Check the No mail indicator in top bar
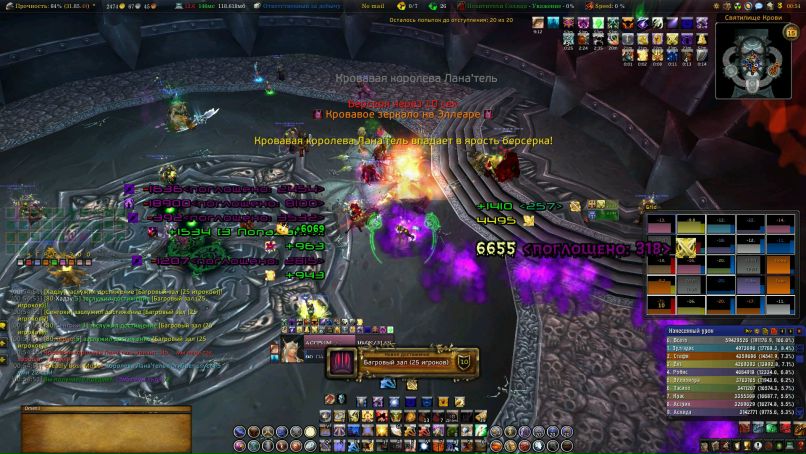This screenshot has height=454, width=806. point(373,5)
